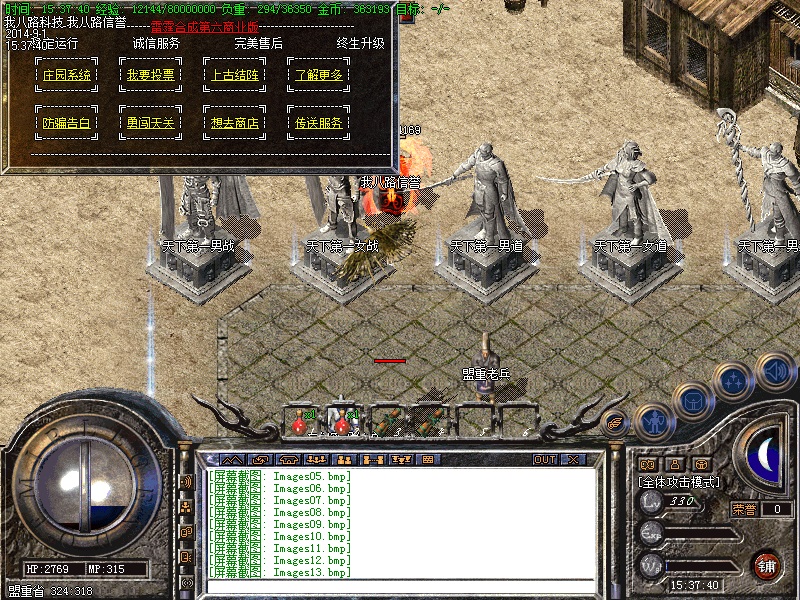Open the bag inventory round button

click(692, 402)
